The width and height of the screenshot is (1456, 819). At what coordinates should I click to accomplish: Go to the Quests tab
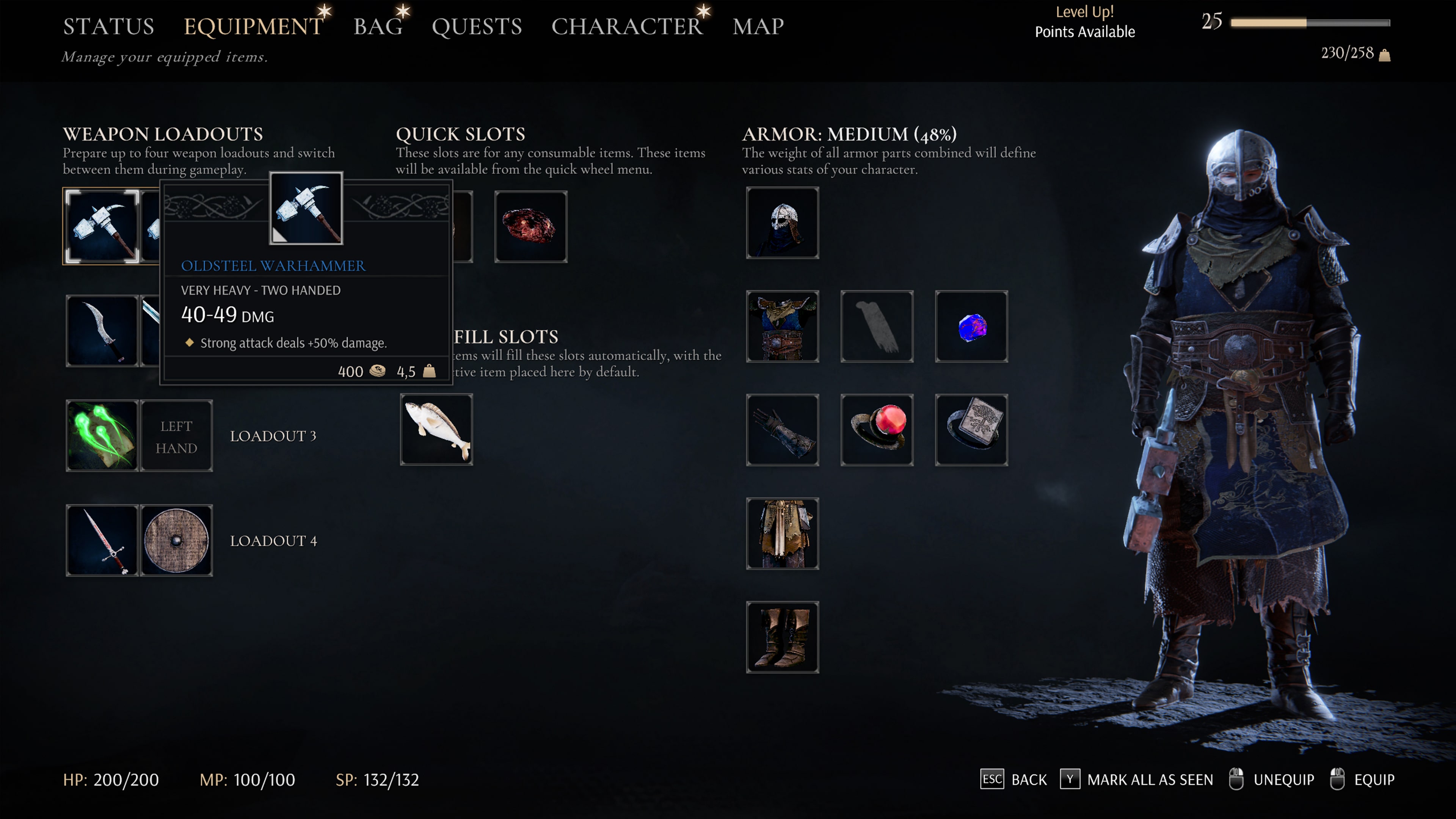coord(477,27)
